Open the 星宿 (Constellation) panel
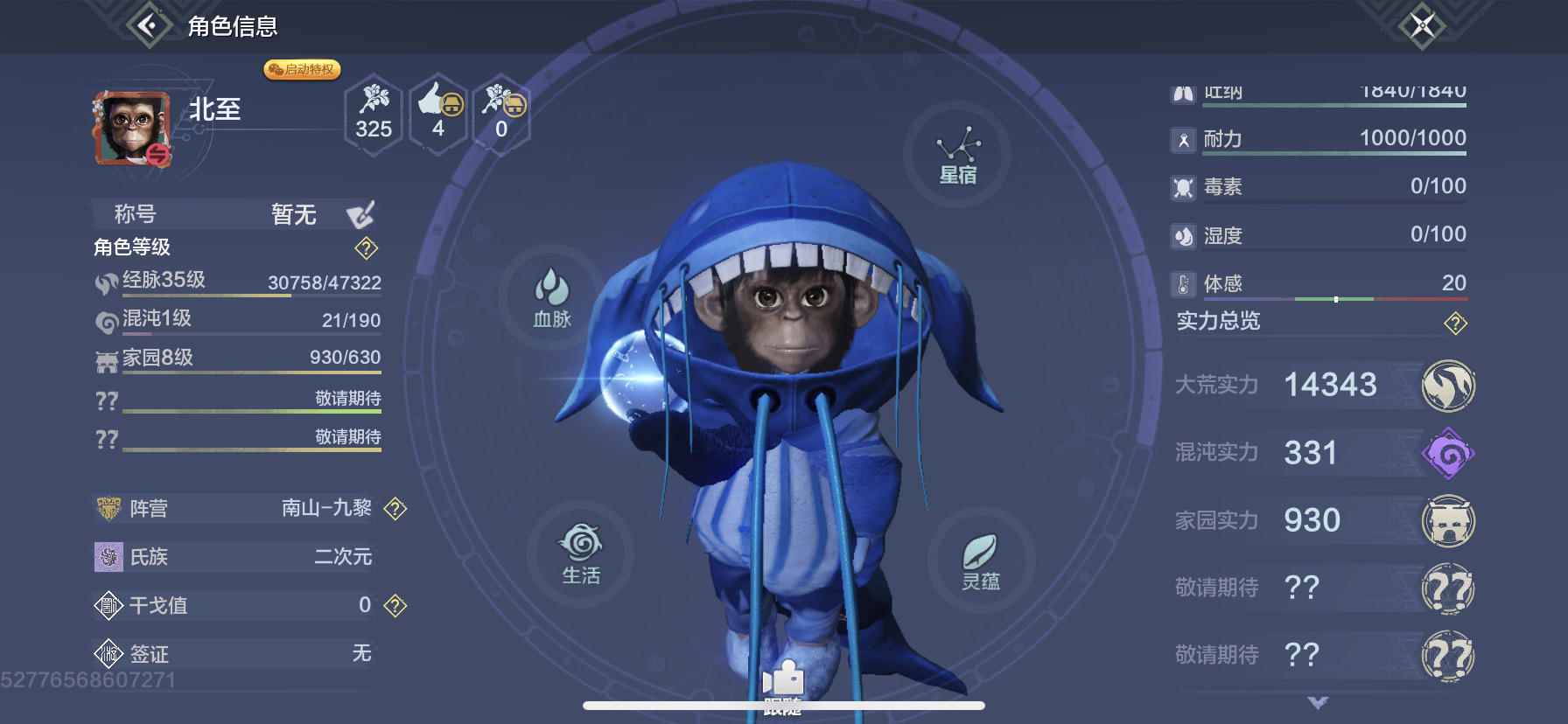1568x724 pixels. [958, 153]
